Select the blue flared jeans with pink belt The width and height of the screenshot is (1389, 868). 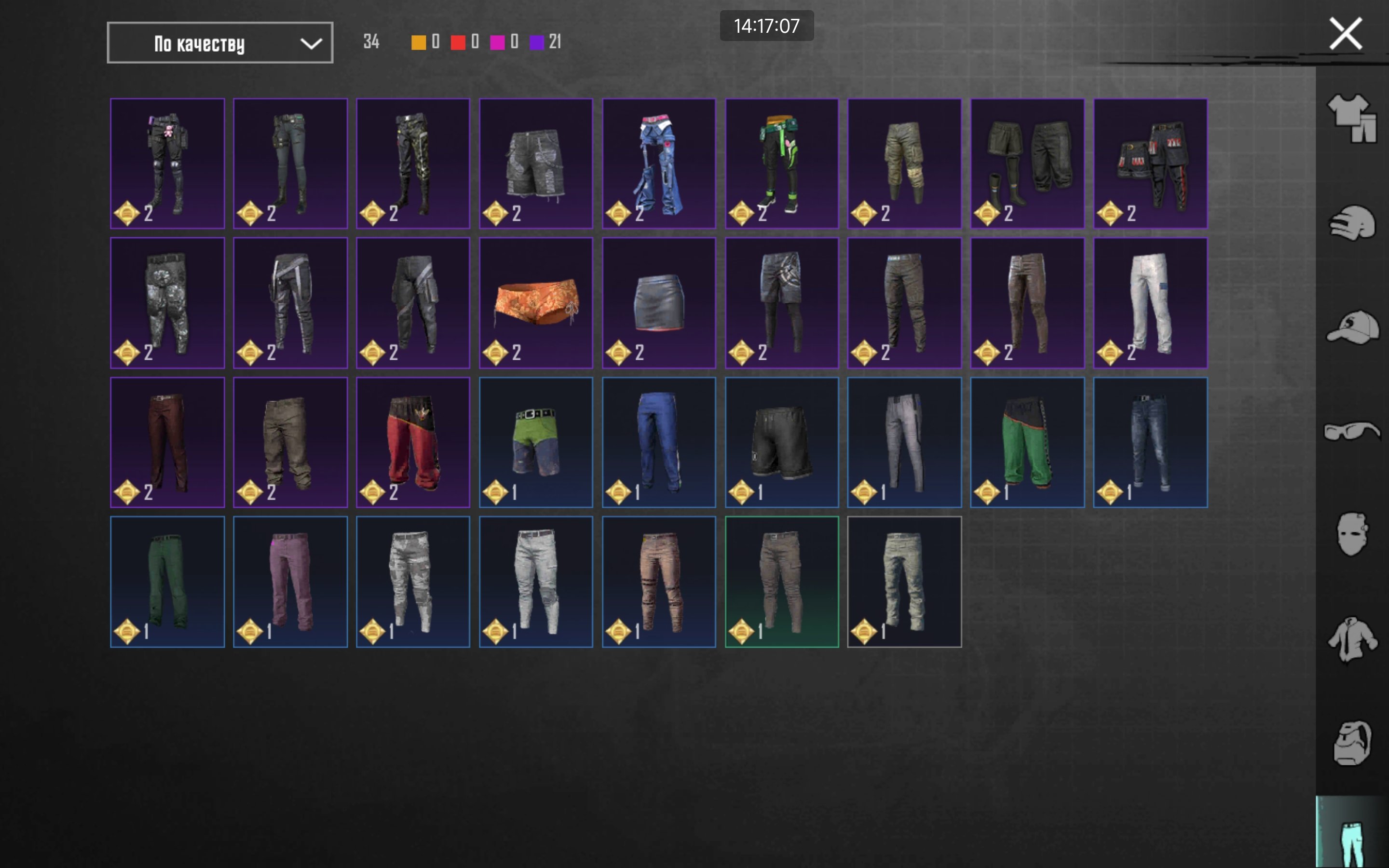(658, 163)
